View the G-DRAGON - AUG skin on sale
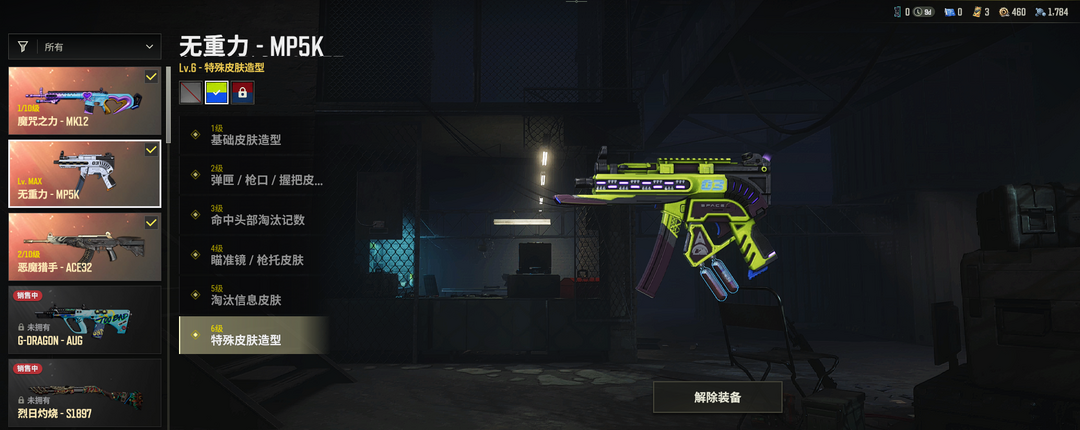 click(85, 318)
